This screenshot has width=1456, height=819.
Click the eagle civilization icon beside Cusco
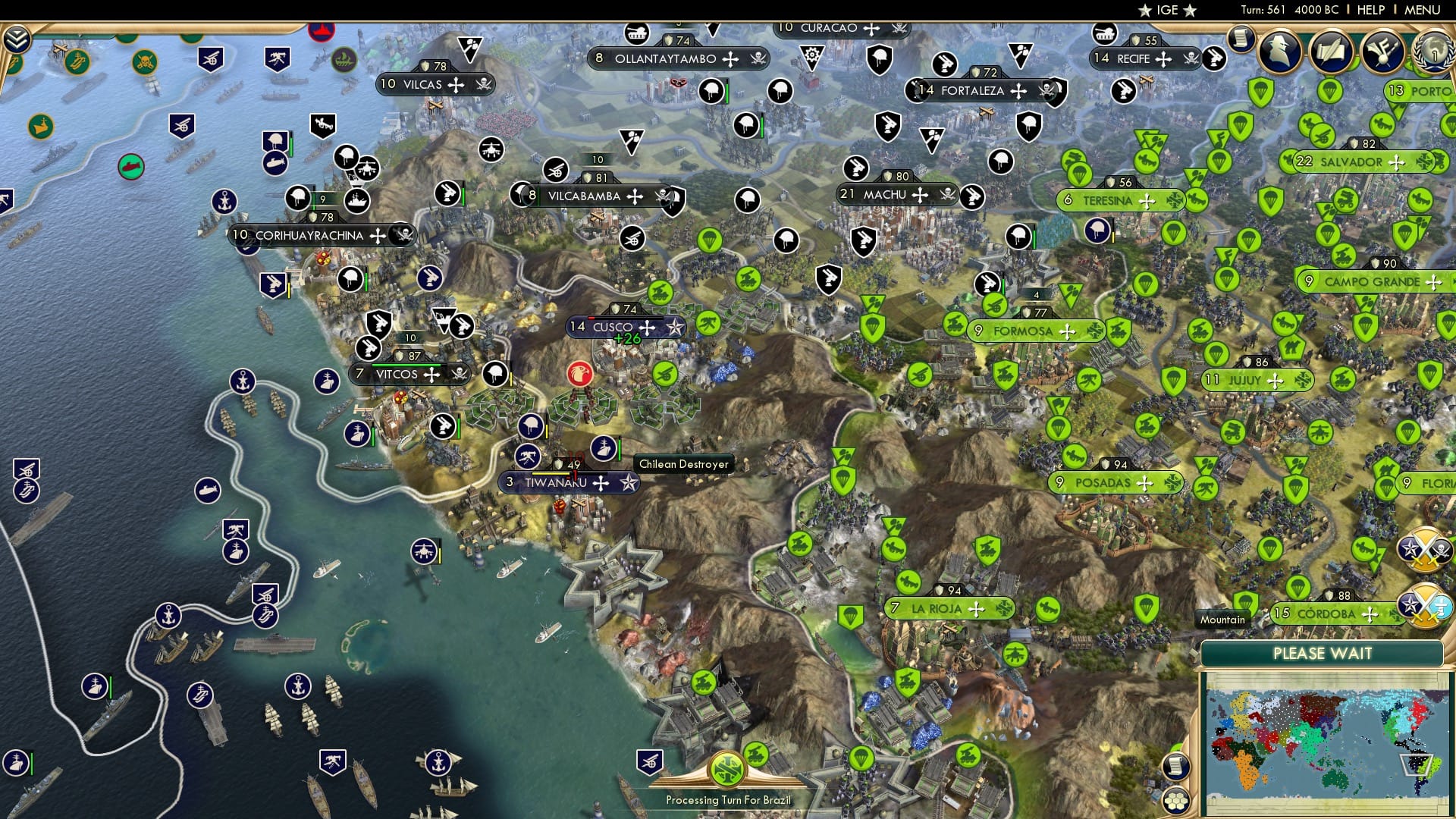point(581,374)
